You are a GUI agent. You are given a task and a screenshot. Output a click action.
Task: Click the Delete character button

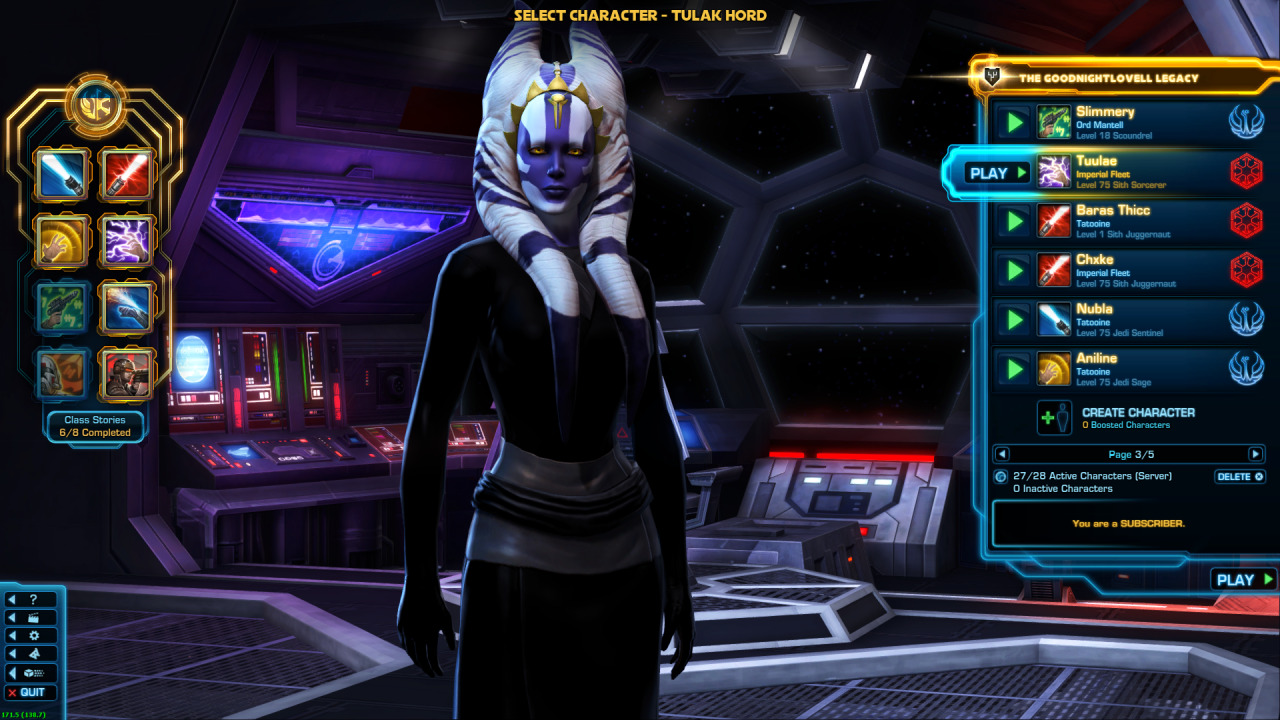click(x=1239, y=477)
